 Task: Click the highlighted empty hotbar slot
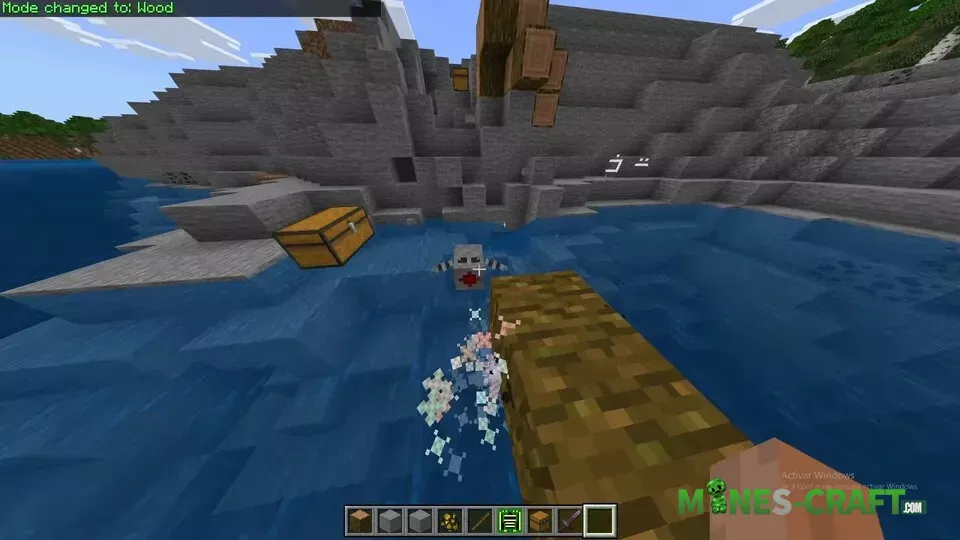[x=600, y=520]
